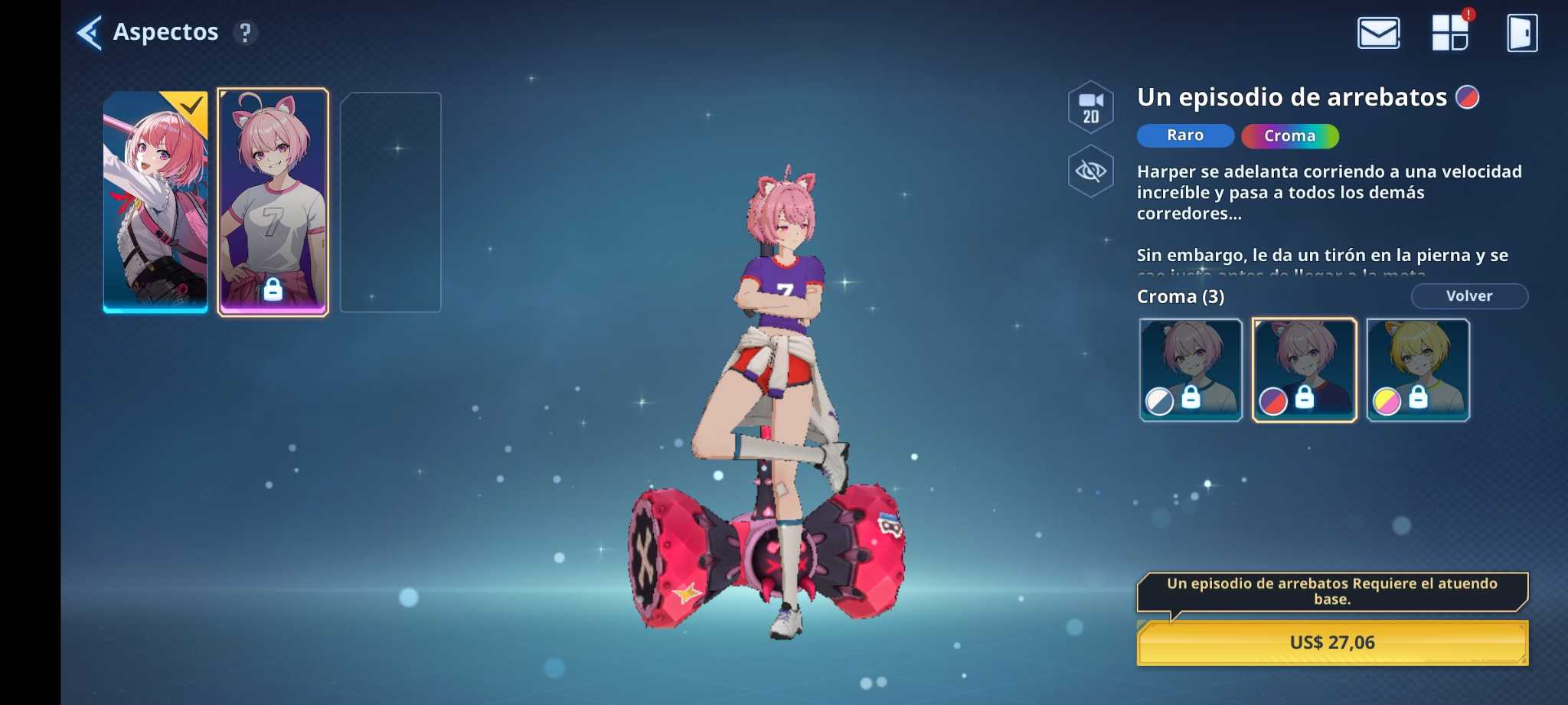Viewport: 1568px width, 705px height.
Task: Open the mail inbox
Action: [x=1378, y=33]
